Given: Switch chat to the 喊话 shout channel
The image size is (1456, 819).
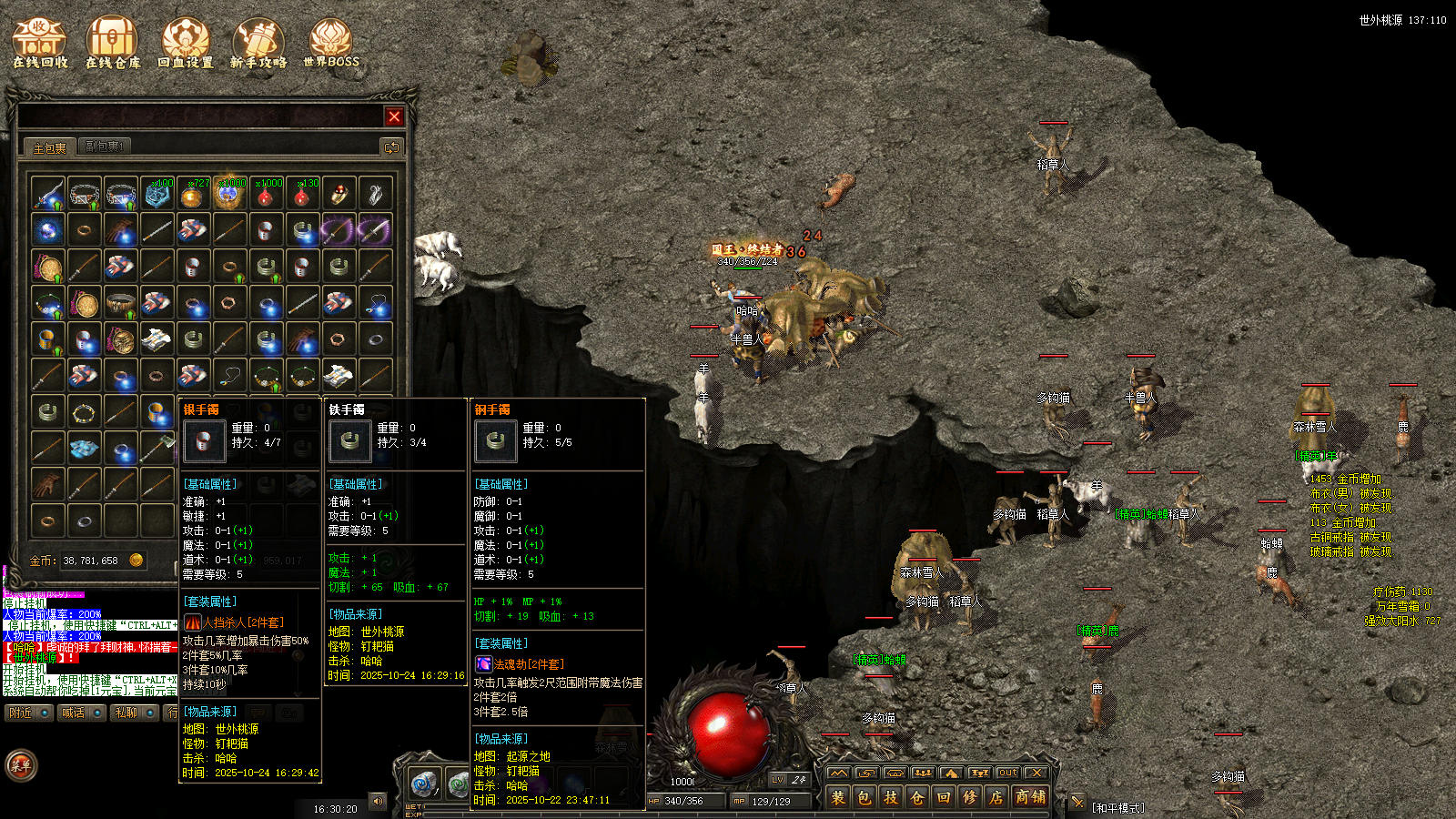Looking at the screenshot, I should pyautogui.click(x=80, y=713).
